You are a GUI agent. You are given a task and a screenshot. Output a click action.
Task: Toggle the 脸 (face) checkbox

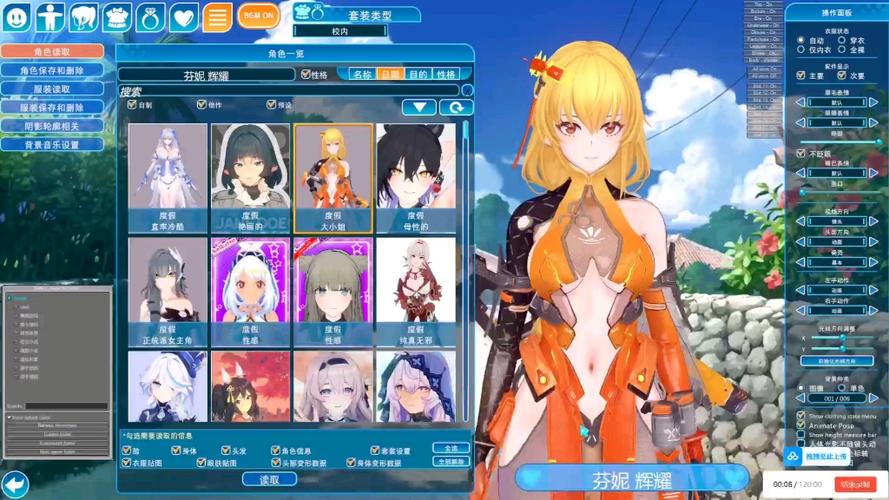pyautogui.click(x=126, y=451)
